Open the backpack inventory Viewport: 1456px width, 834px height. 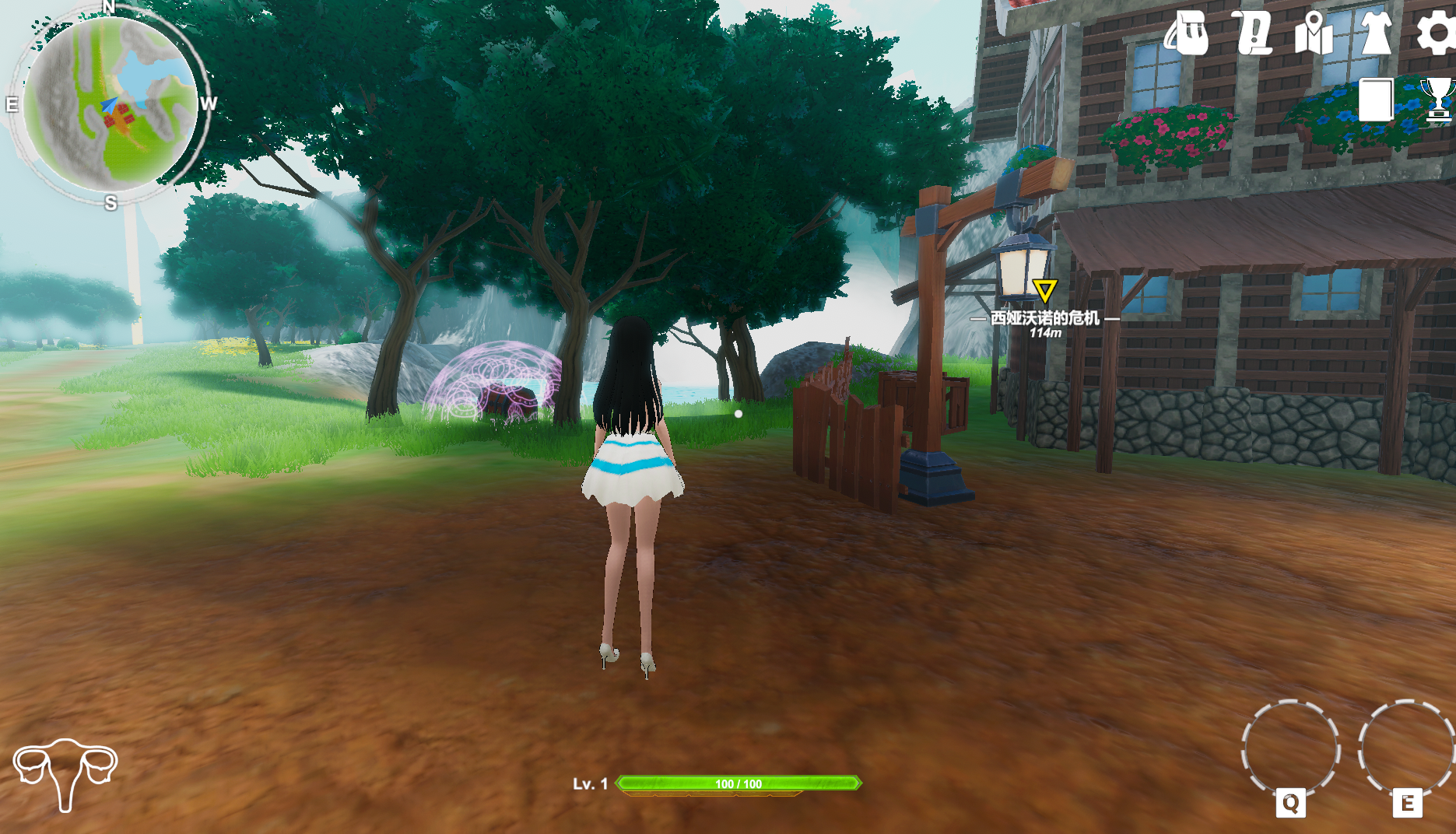tap(1187, 33)
